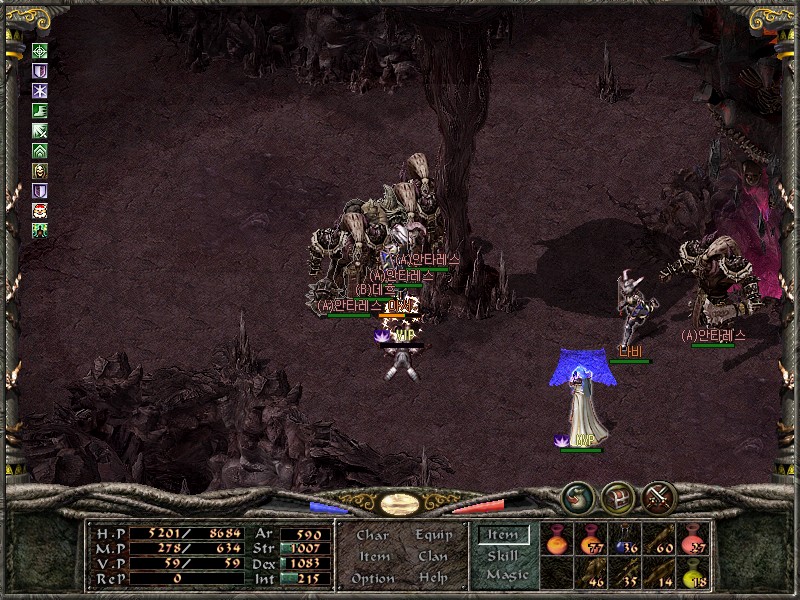Screen dimensions: 800x600
Task: Open the Clan menu
Action: (433, 556)
